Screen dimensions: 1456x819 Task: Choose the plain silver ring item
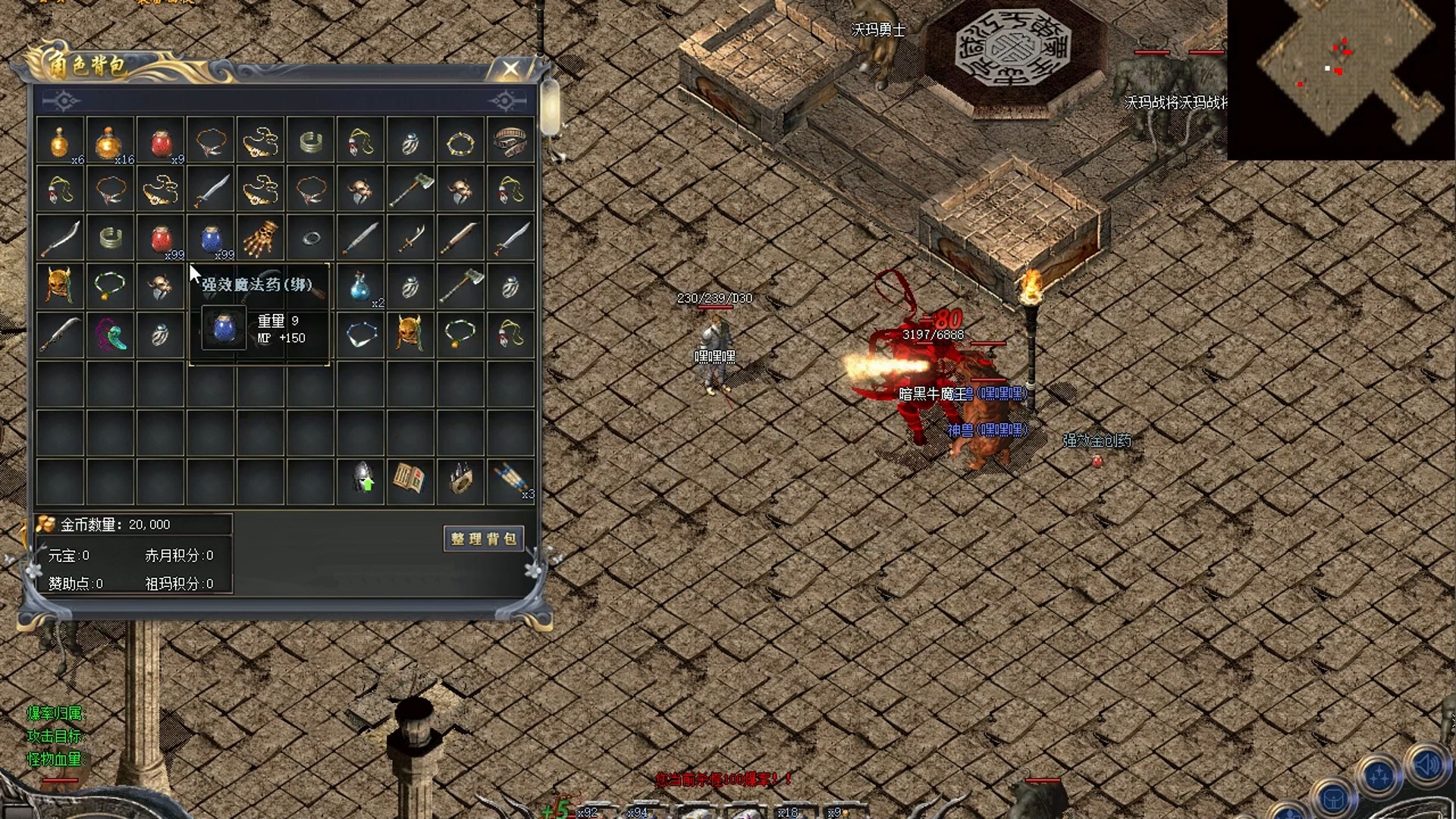tap(311, 239)
